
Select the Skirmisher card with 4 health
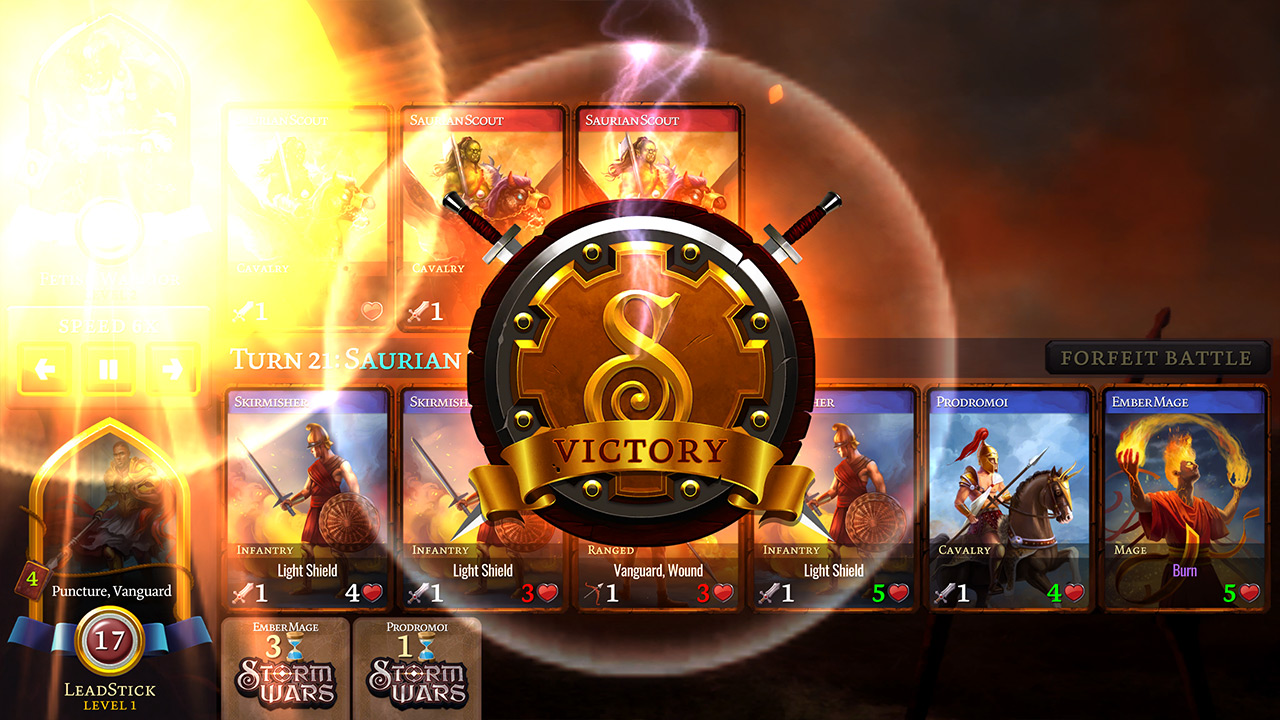pyautogui.click(x=307, y=498)
